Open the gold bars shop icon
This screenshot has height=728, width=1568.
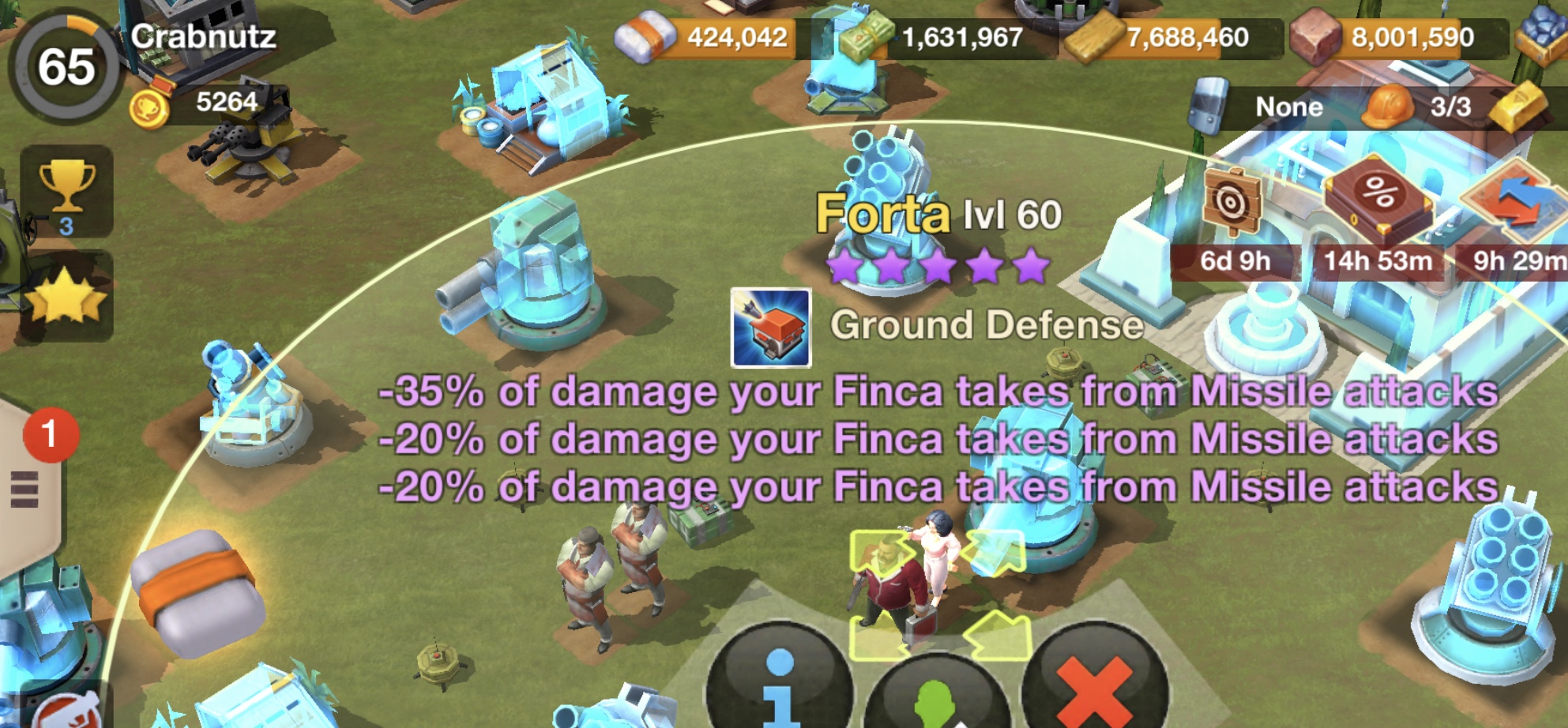coord(1521,107)
